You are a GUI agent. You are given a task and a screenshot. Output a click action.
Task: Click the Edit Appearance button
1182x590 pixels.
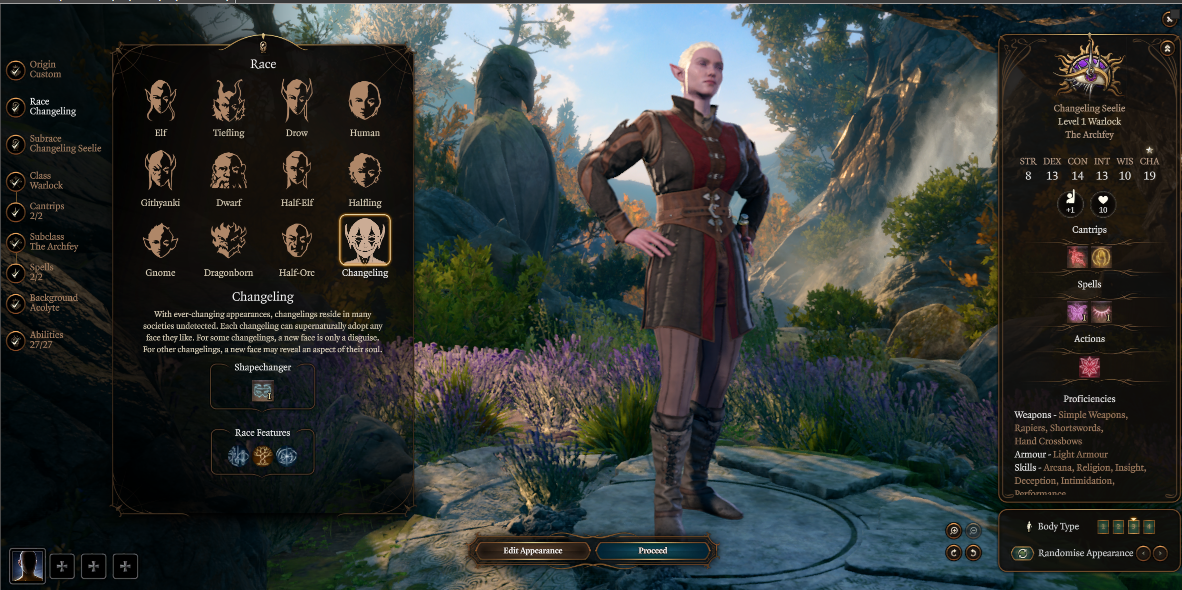coord(532,550)
